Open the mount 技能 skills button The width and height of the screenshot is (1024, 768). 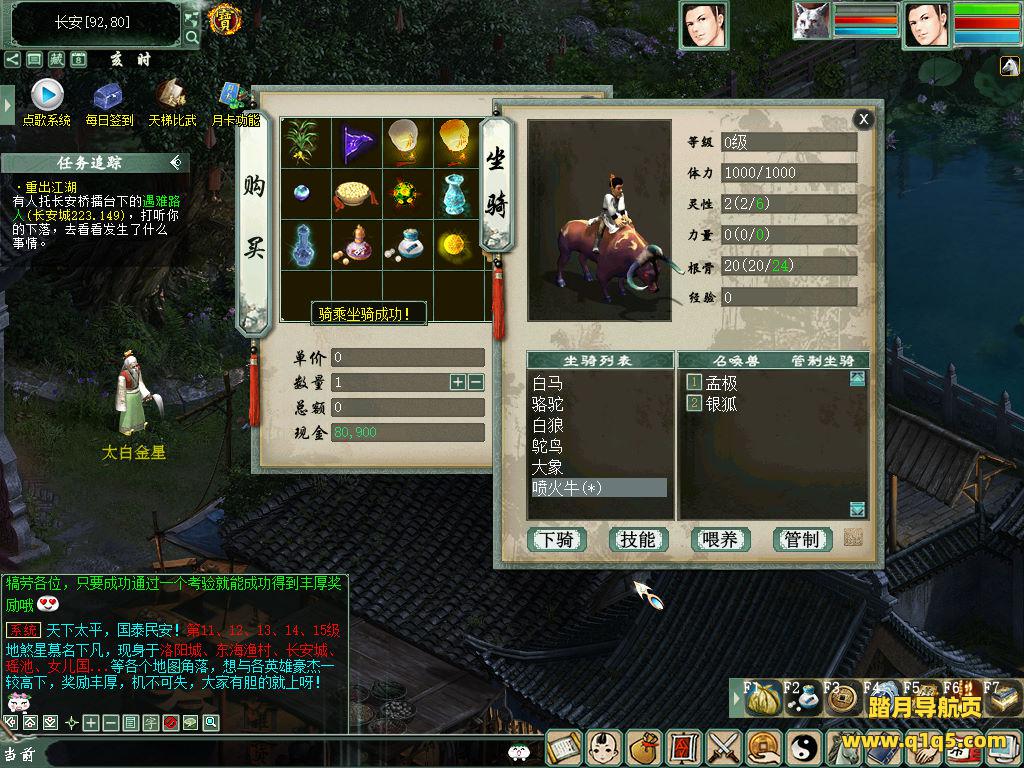637,540
